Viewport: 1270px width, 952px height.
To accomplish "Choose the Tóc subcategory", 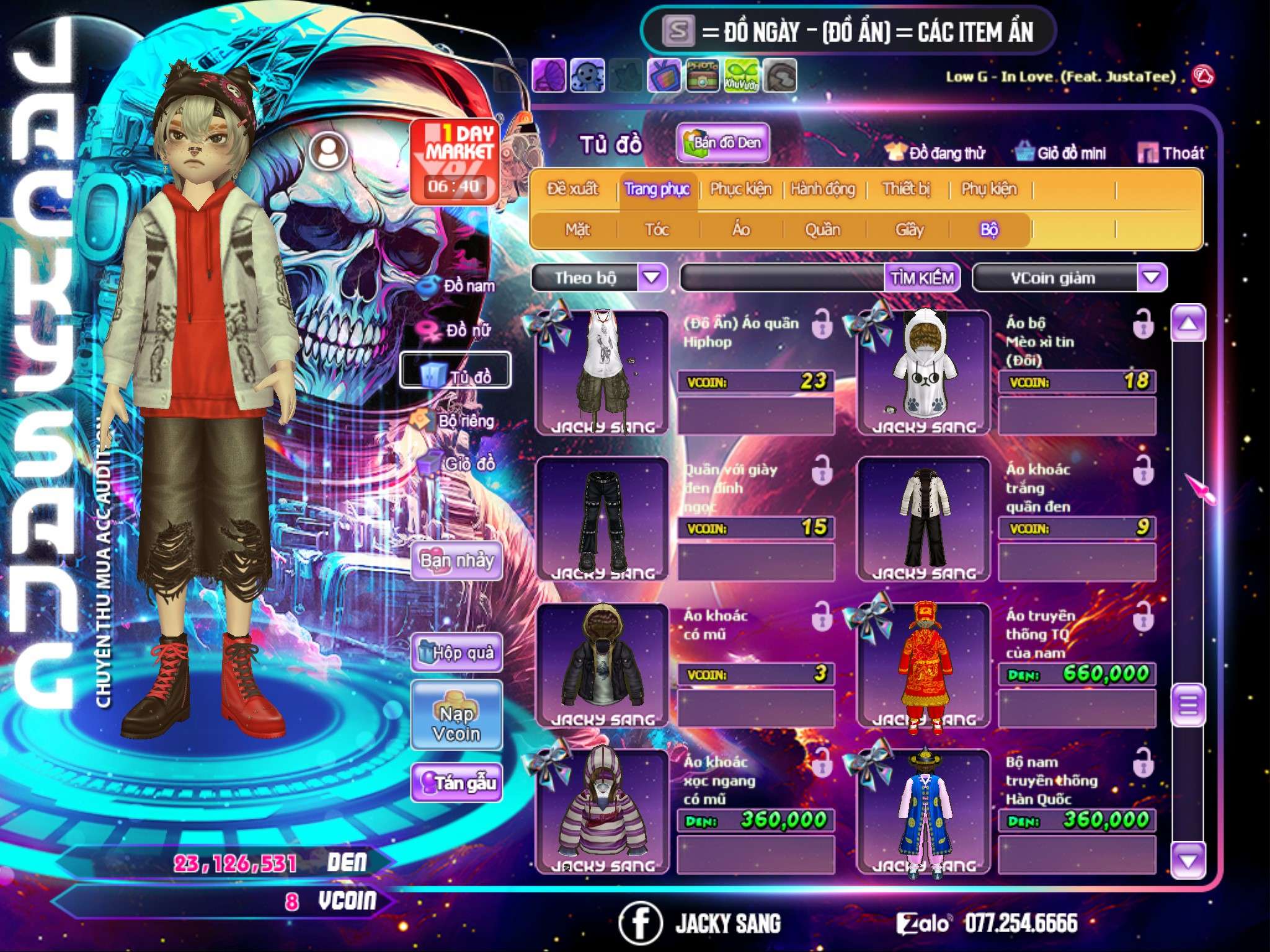I will coord(657,230).
